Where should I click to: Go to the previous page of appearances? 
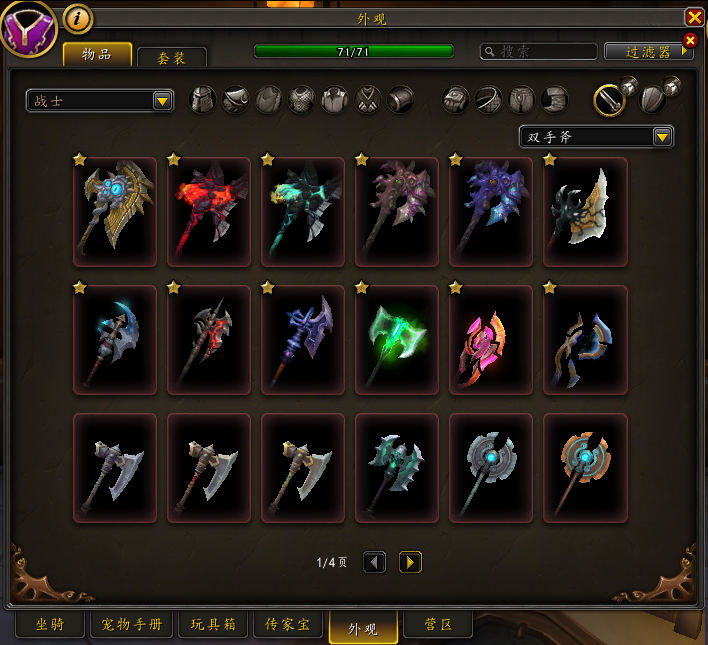[375, 562]
